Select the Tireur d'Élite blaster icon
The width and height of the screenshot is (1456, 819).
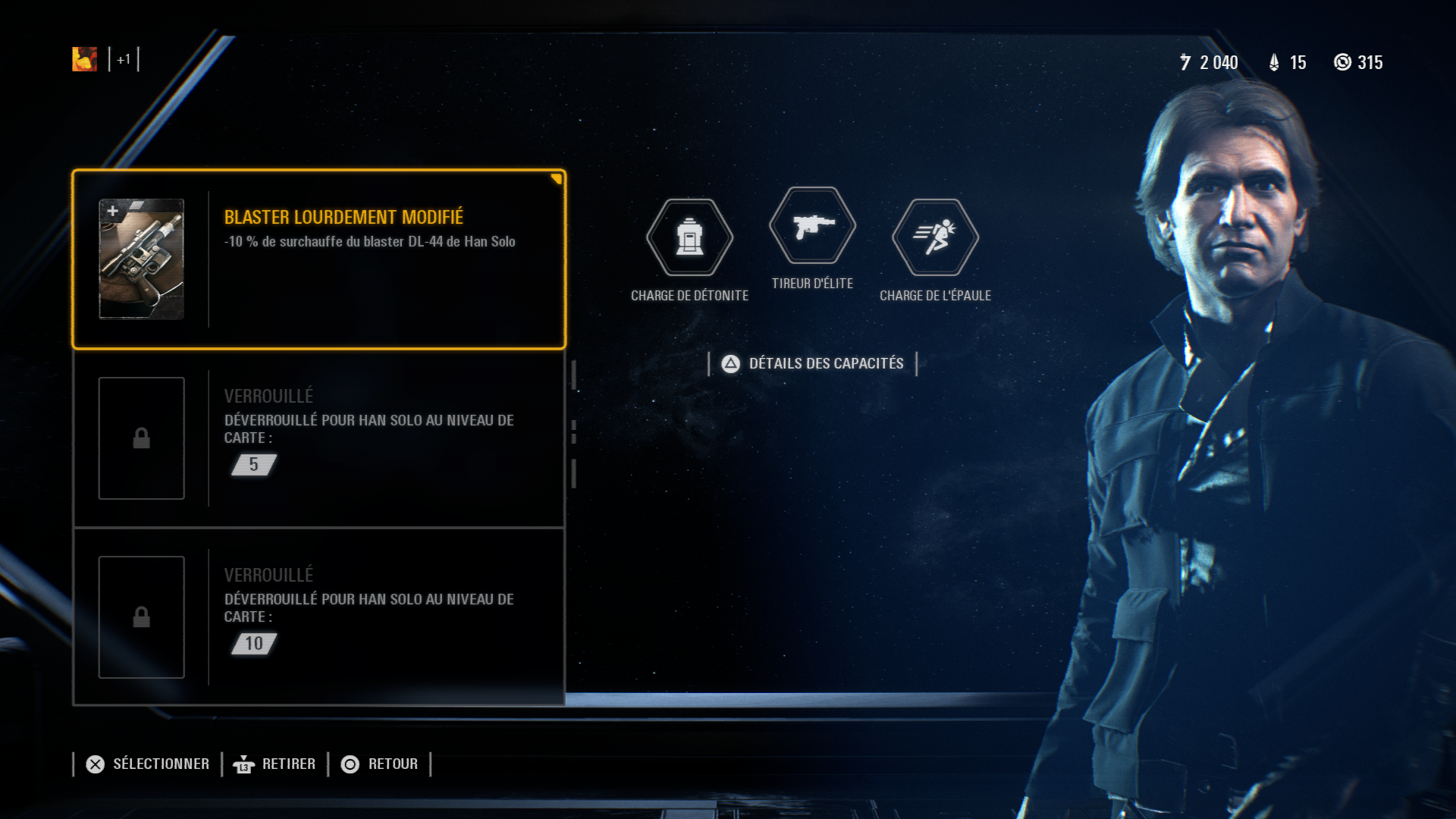[812, 226]
